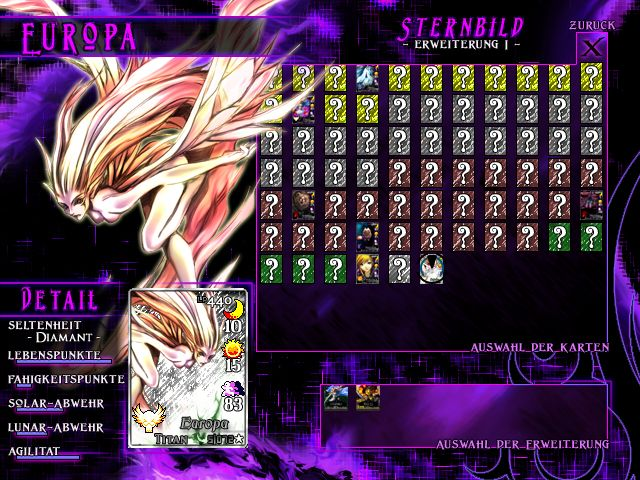Select the dark-haired card in the sixth row

click(x=367, y=237)
